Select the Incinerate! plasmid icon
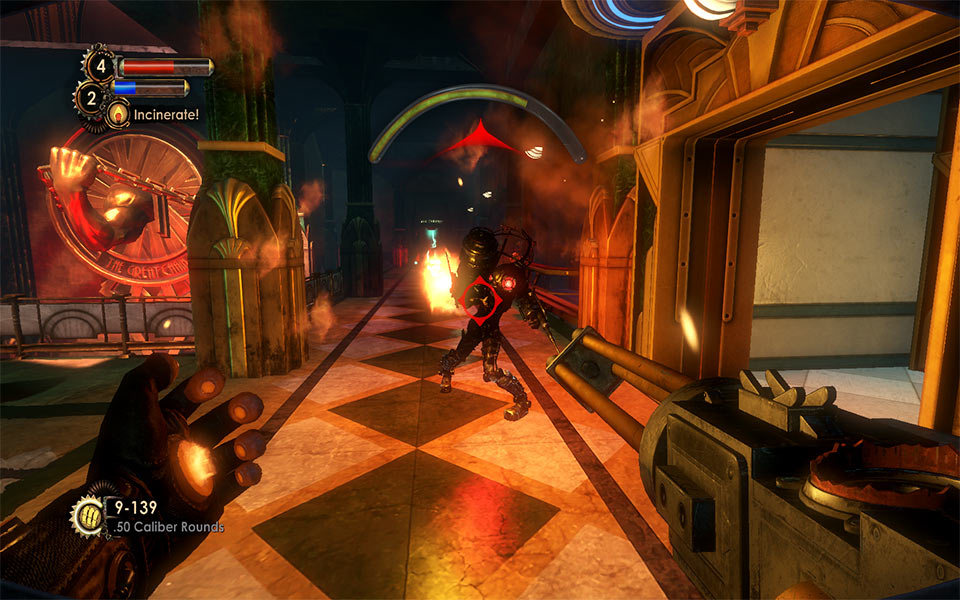Viewport: 960px width, 600px height. (x=118, y=115)
